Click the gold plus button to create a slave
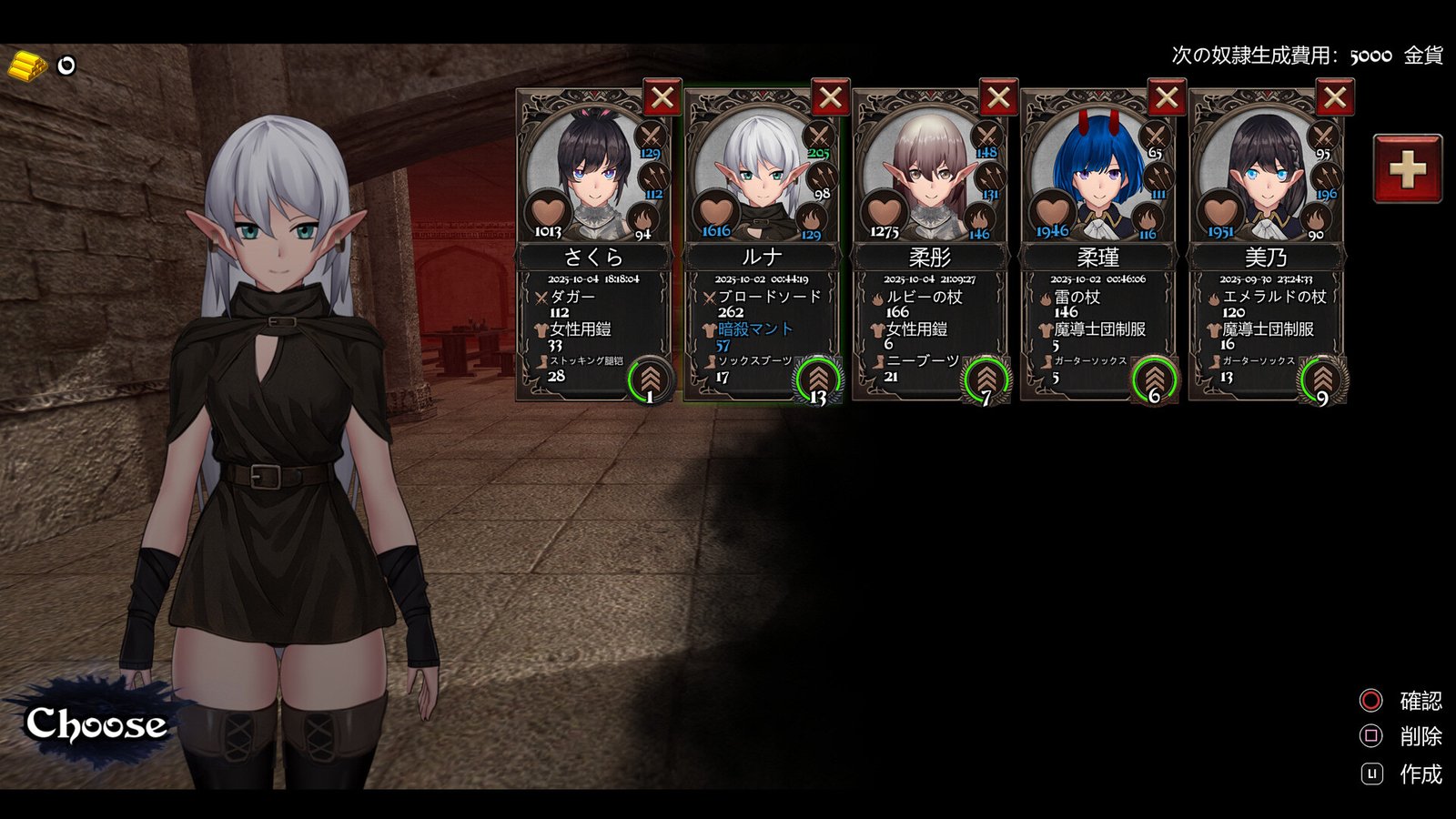 1406,167
